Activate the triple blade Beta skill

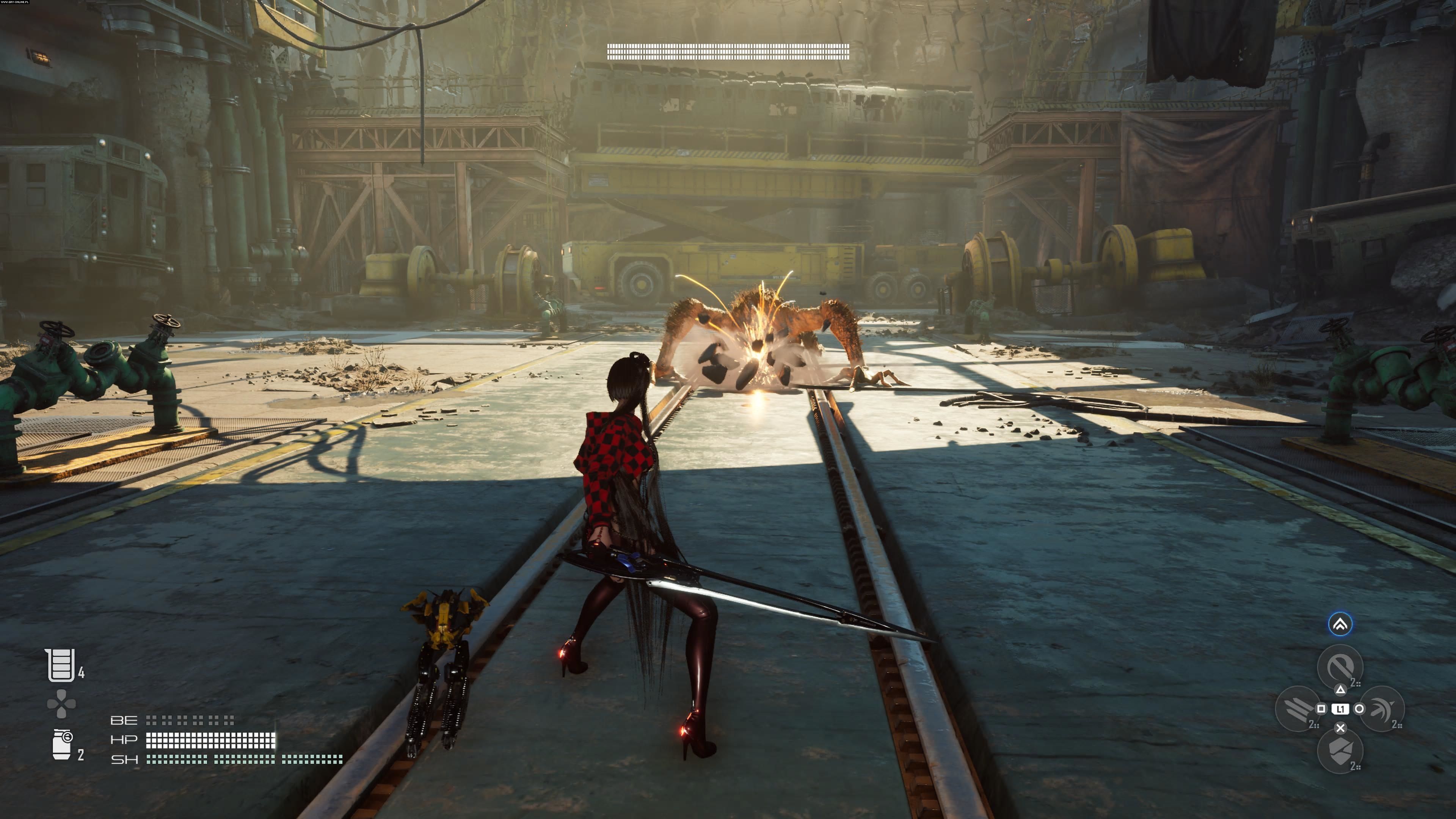[1297, 708]
